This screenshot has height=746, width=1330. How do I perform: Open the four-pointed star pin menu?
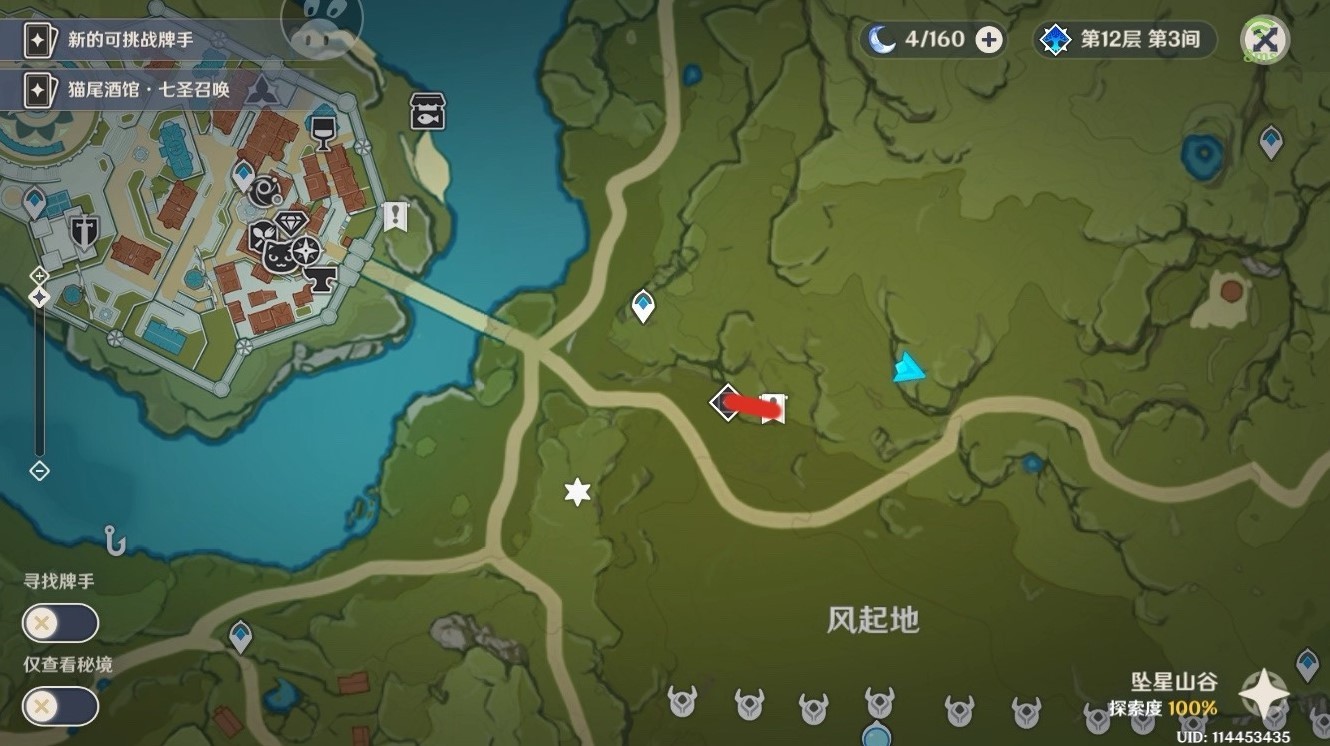(x=1264, y=692)
